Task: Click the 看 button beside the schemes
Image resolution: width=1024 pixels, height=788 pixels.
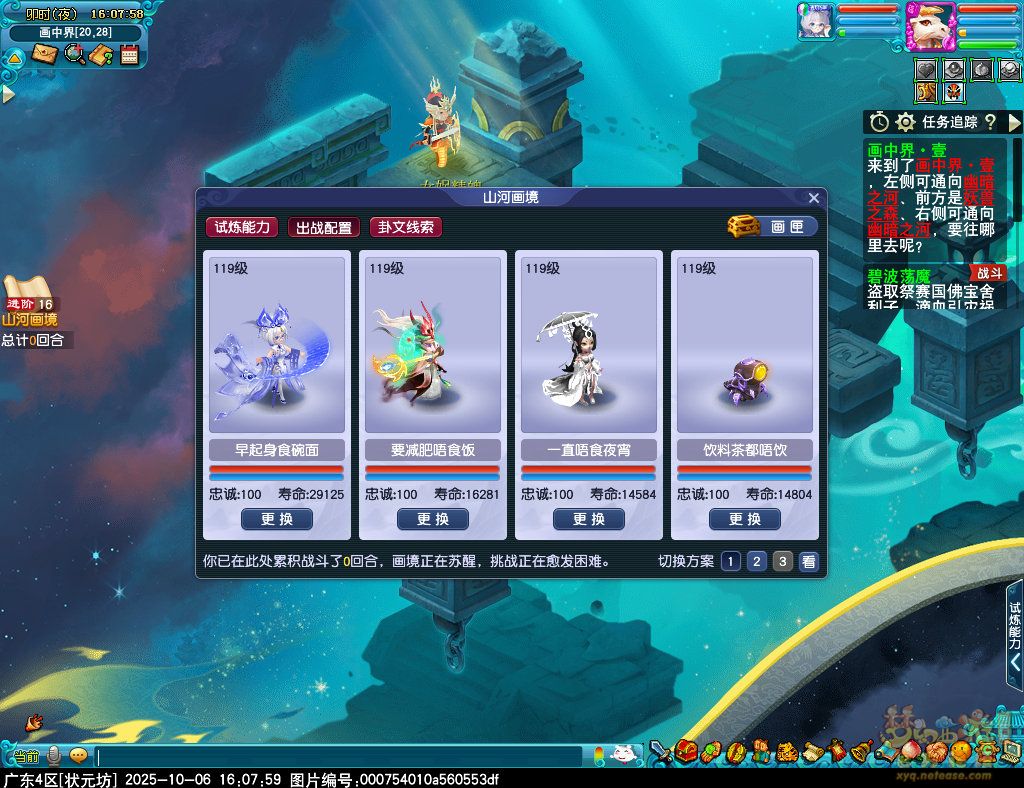Action: pyautogui.click(x=808, y=561)
